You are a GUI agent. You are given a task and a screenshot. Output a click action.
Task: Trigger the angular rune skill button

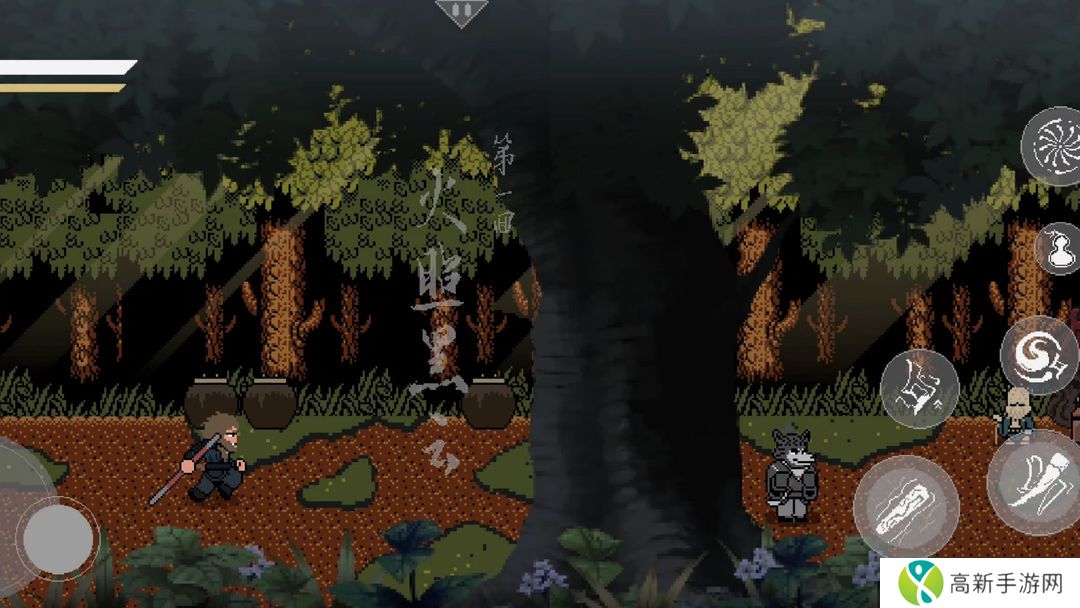pos(919,388)
